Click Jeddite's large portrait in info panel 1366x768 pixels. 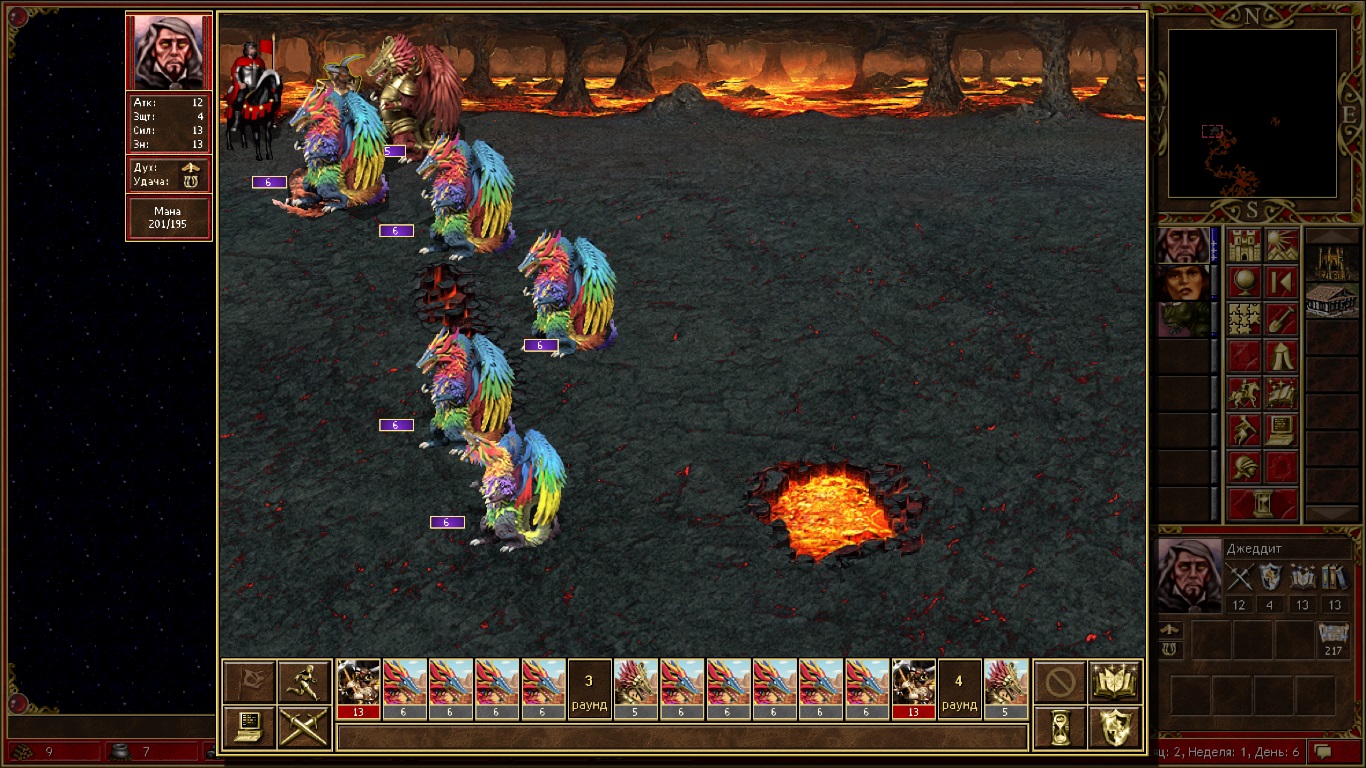point(1189,575)
